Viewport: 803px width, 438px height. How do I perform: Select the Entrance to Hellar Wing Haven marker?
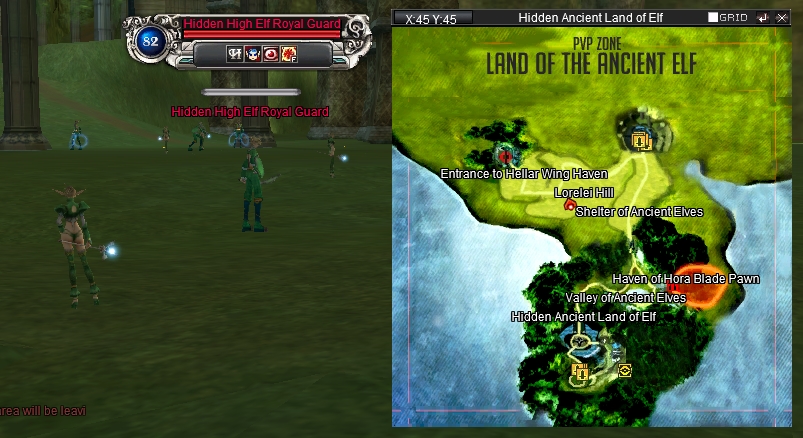point(505,156)
